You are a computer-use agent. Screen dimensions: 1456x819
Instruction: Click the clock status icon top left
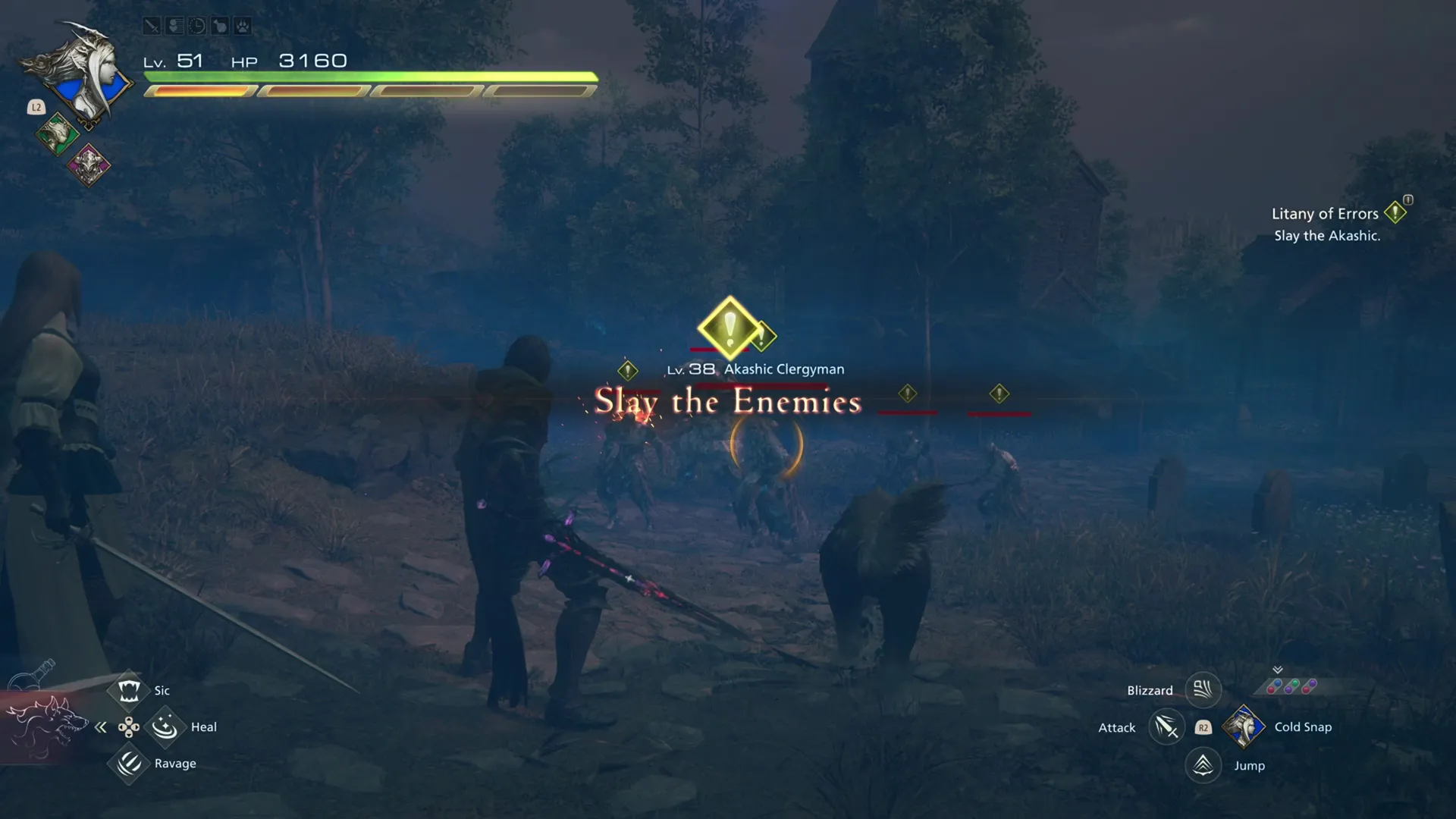click(x=197, y=25)
